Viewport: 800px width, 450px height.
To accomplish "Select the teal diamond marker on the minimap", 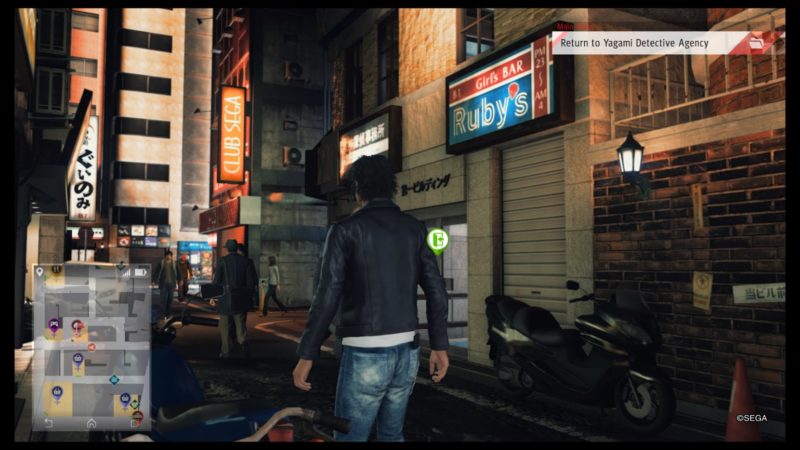I will pos(114,379).
